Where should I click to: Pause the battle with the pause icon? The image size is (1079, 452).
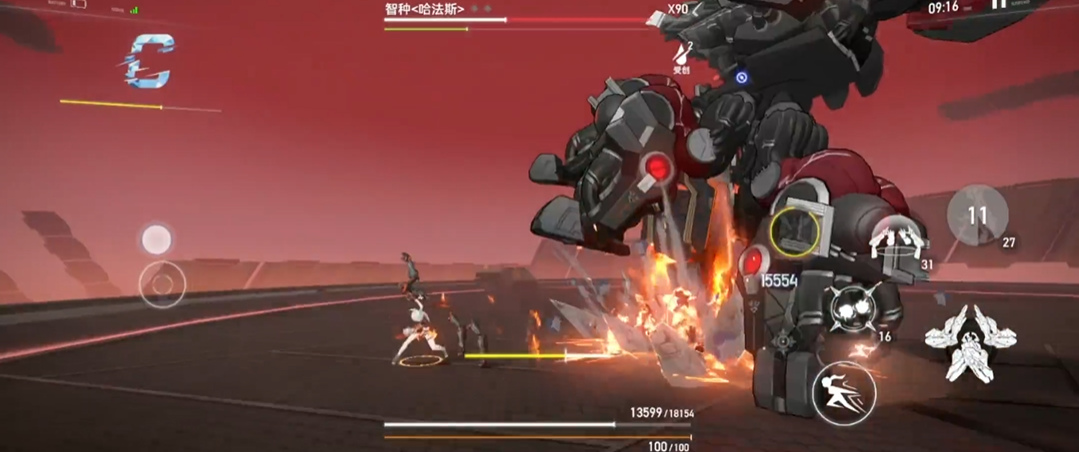coord(998,6)
